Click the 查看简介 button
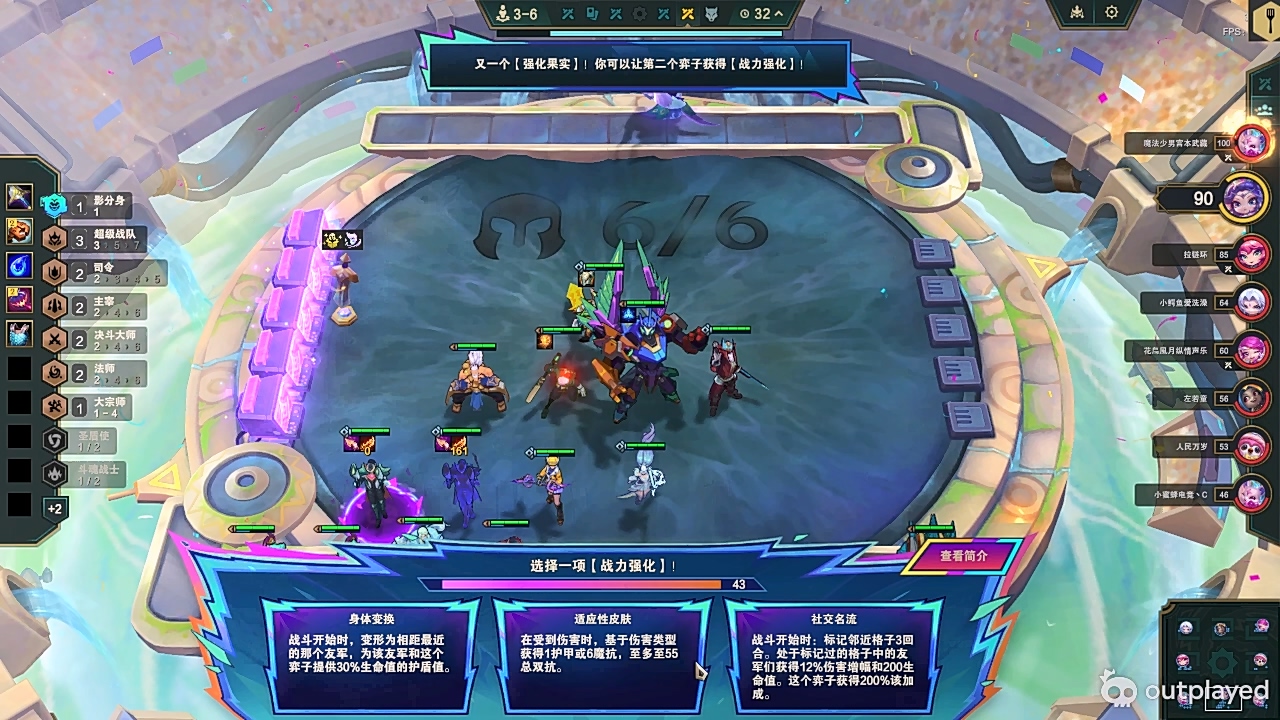 point(963,557)
